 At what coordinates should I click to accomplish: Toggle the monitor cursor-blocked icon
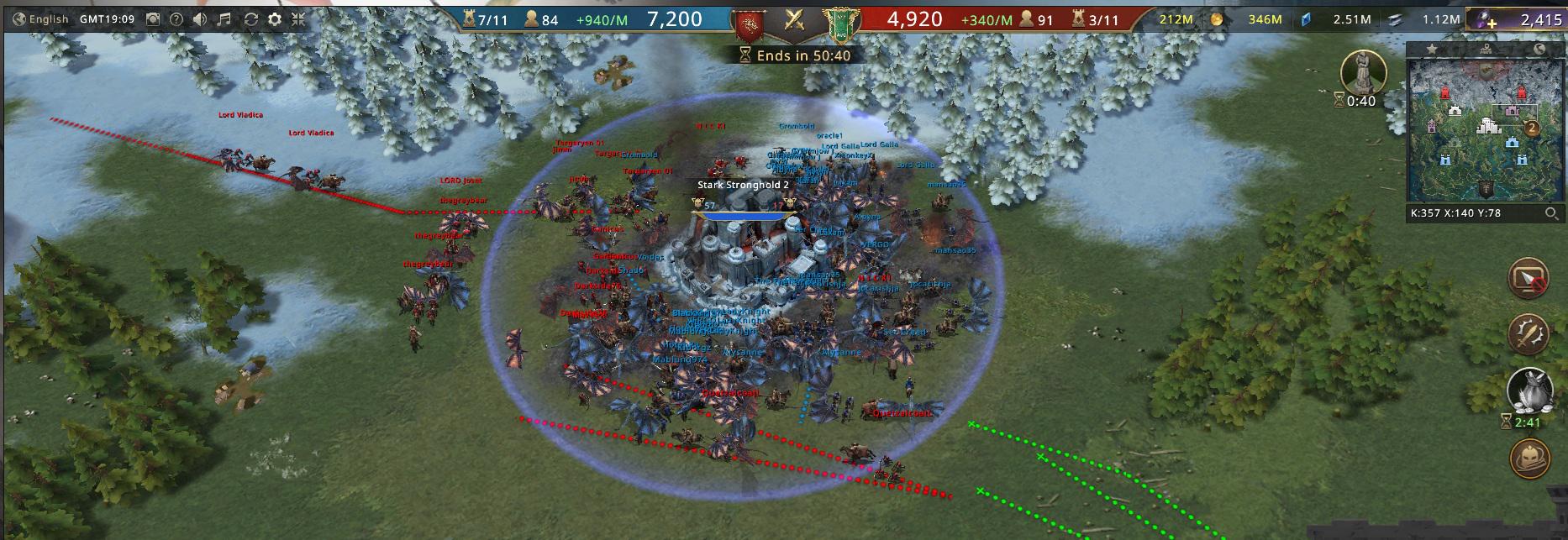pos(1528,280)
